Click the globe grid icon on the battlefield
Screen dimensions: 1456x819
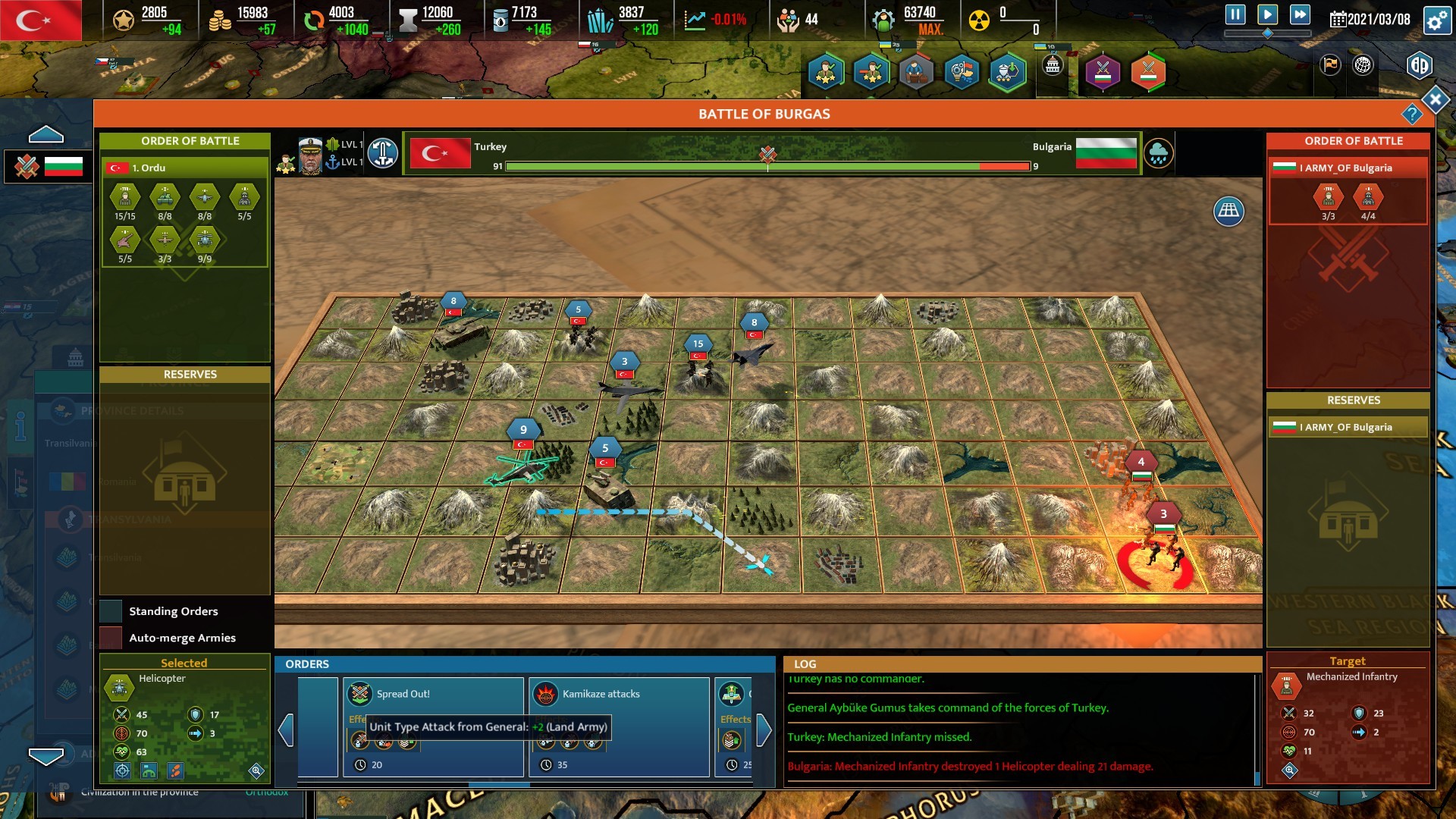coord(1227,212)
